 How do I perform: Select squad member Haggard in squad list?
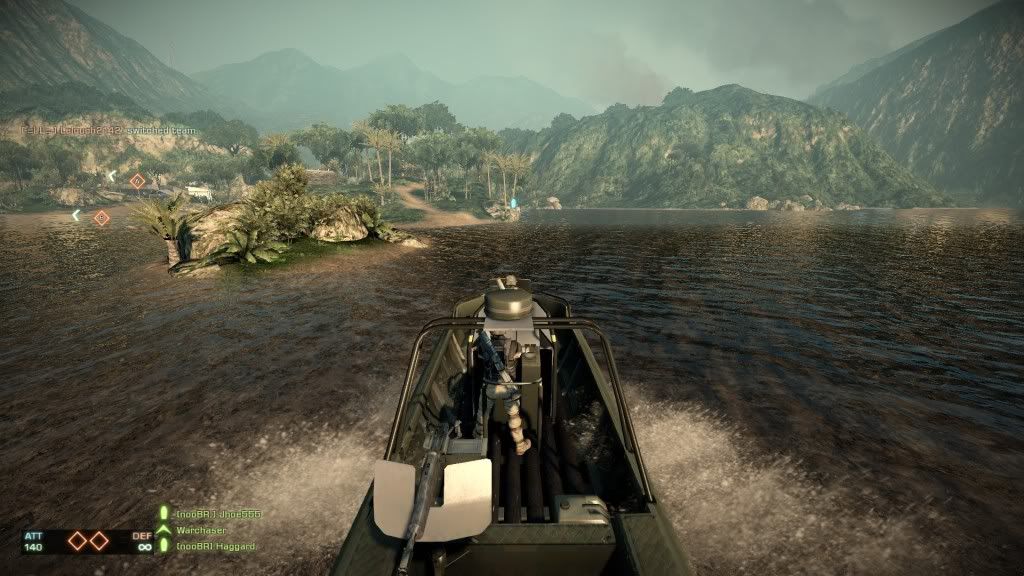216,546
